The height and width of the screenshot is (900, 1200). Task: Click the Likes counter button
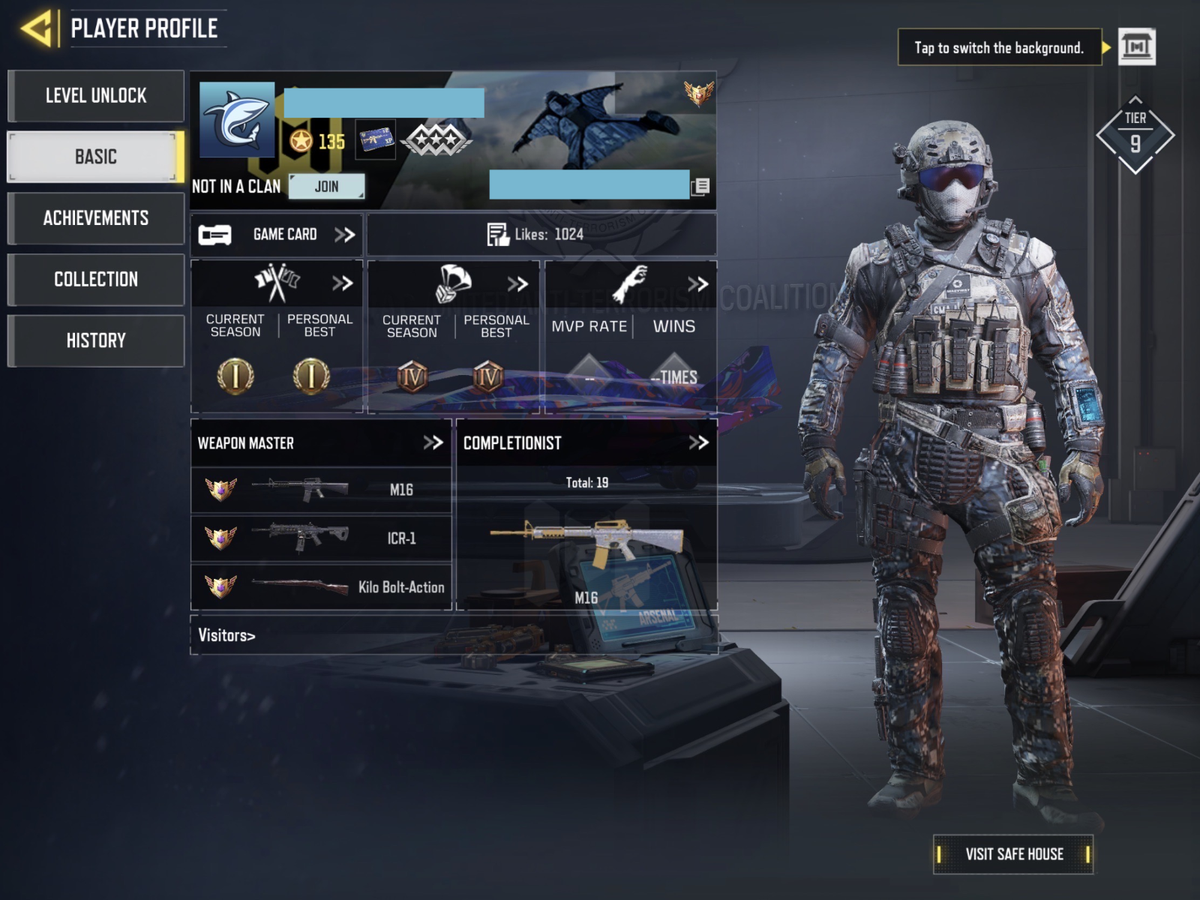click(541, 235)
